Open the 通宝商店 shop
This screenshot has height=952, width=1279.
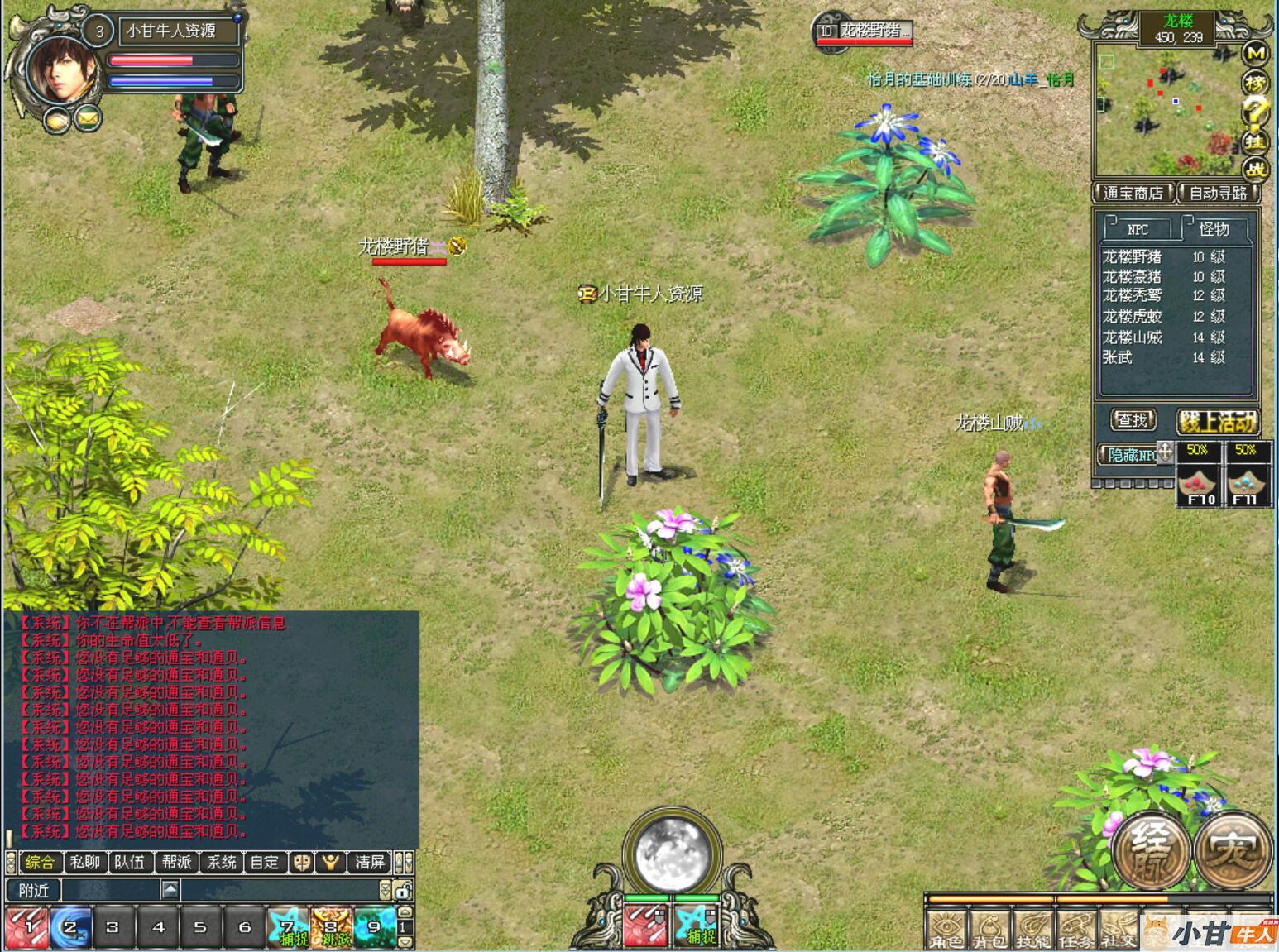(x=1133, y=194)
